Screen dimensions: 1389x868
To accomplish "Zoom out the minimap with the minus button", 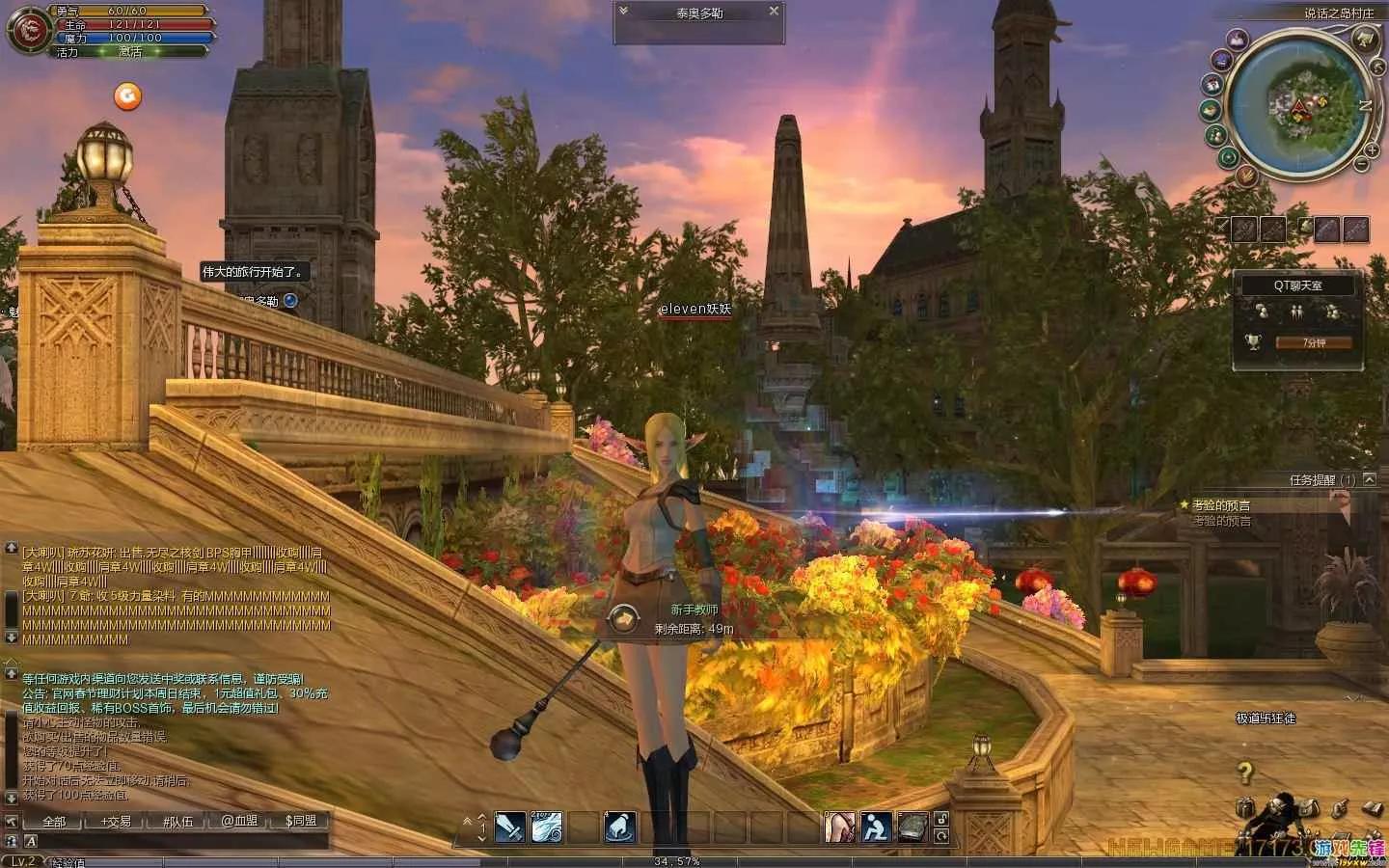I will (1362, 165).
